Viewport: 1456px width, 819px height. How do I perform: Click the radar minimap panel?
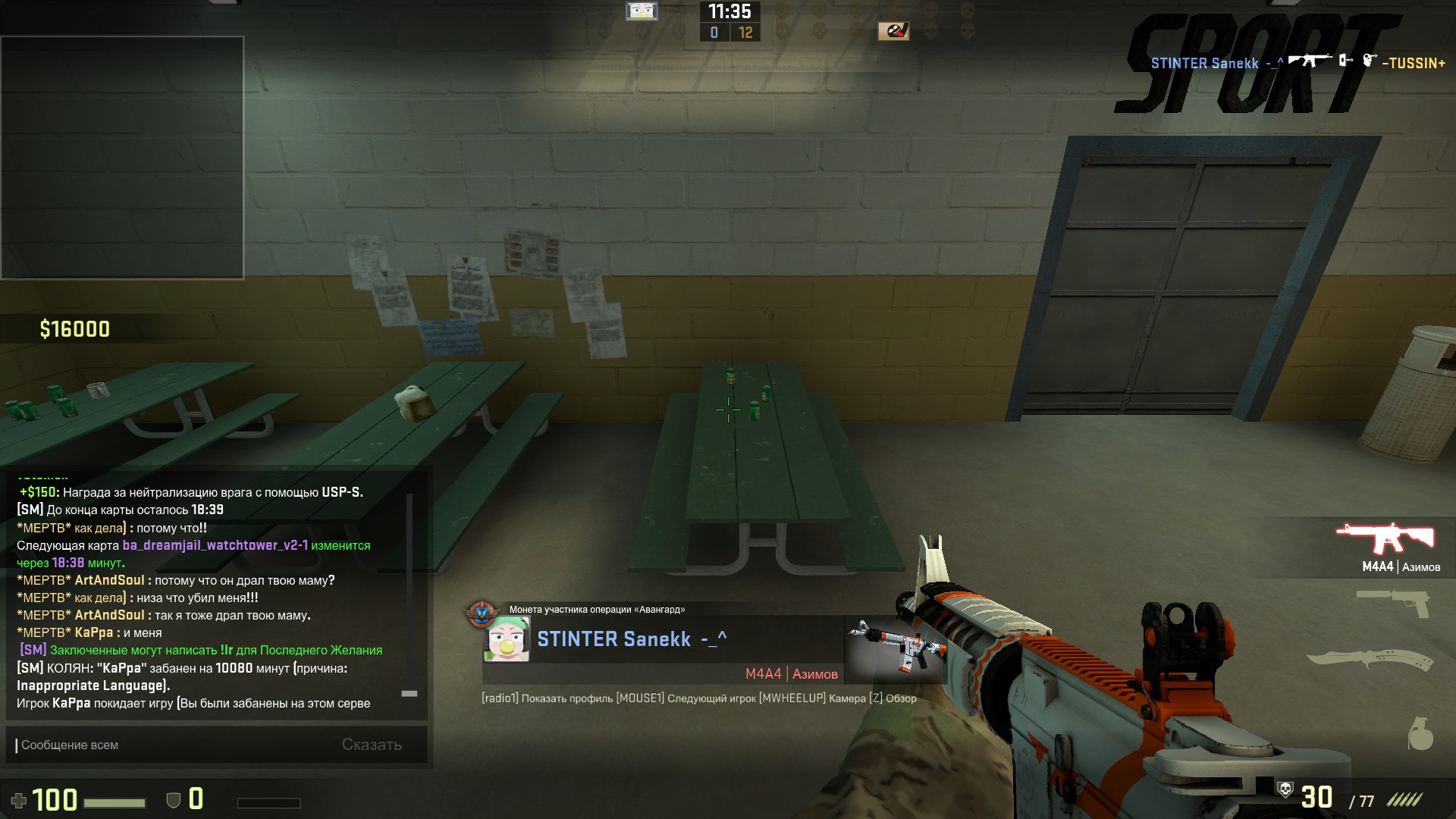122,158
